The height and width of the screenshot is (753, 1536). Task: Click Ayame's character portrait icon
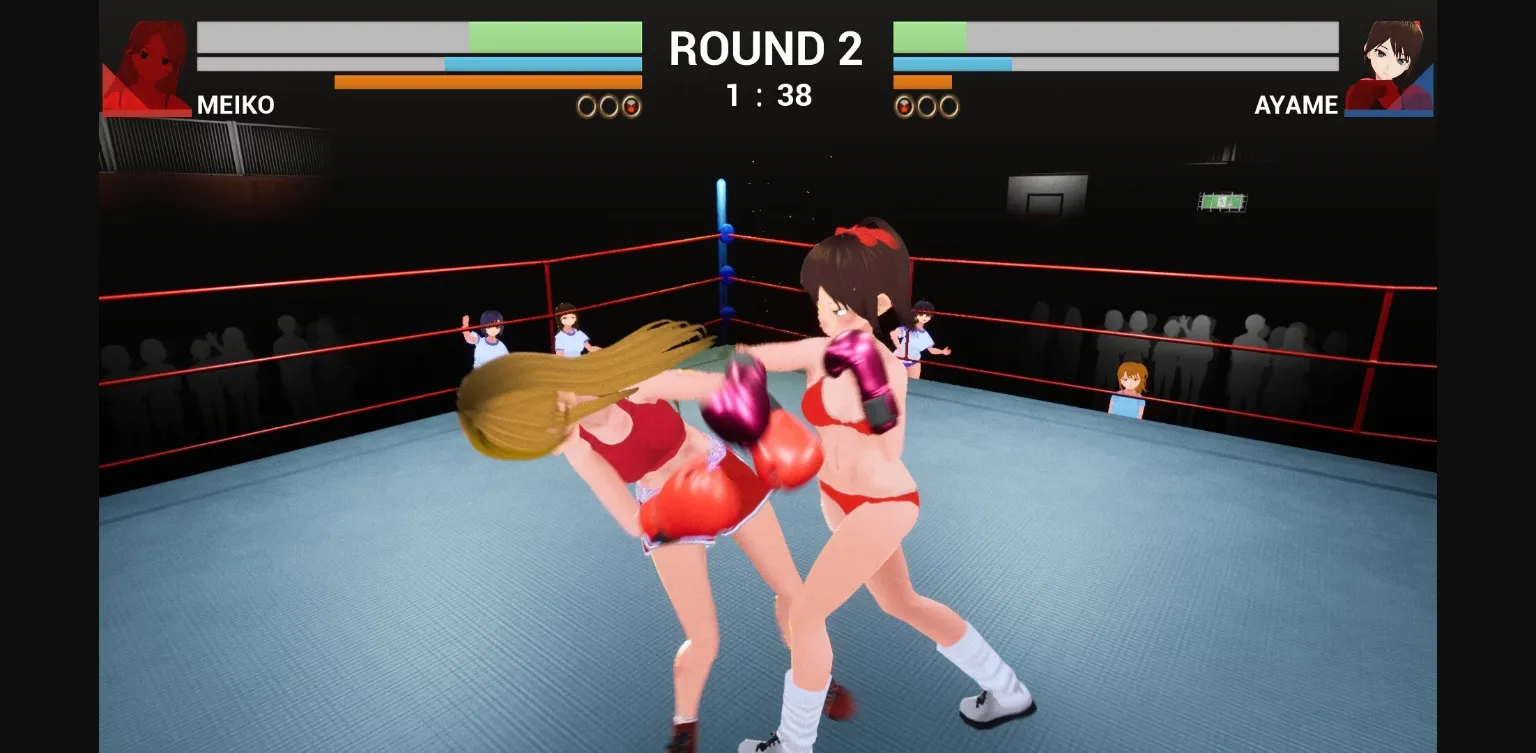click(1388, 60)
